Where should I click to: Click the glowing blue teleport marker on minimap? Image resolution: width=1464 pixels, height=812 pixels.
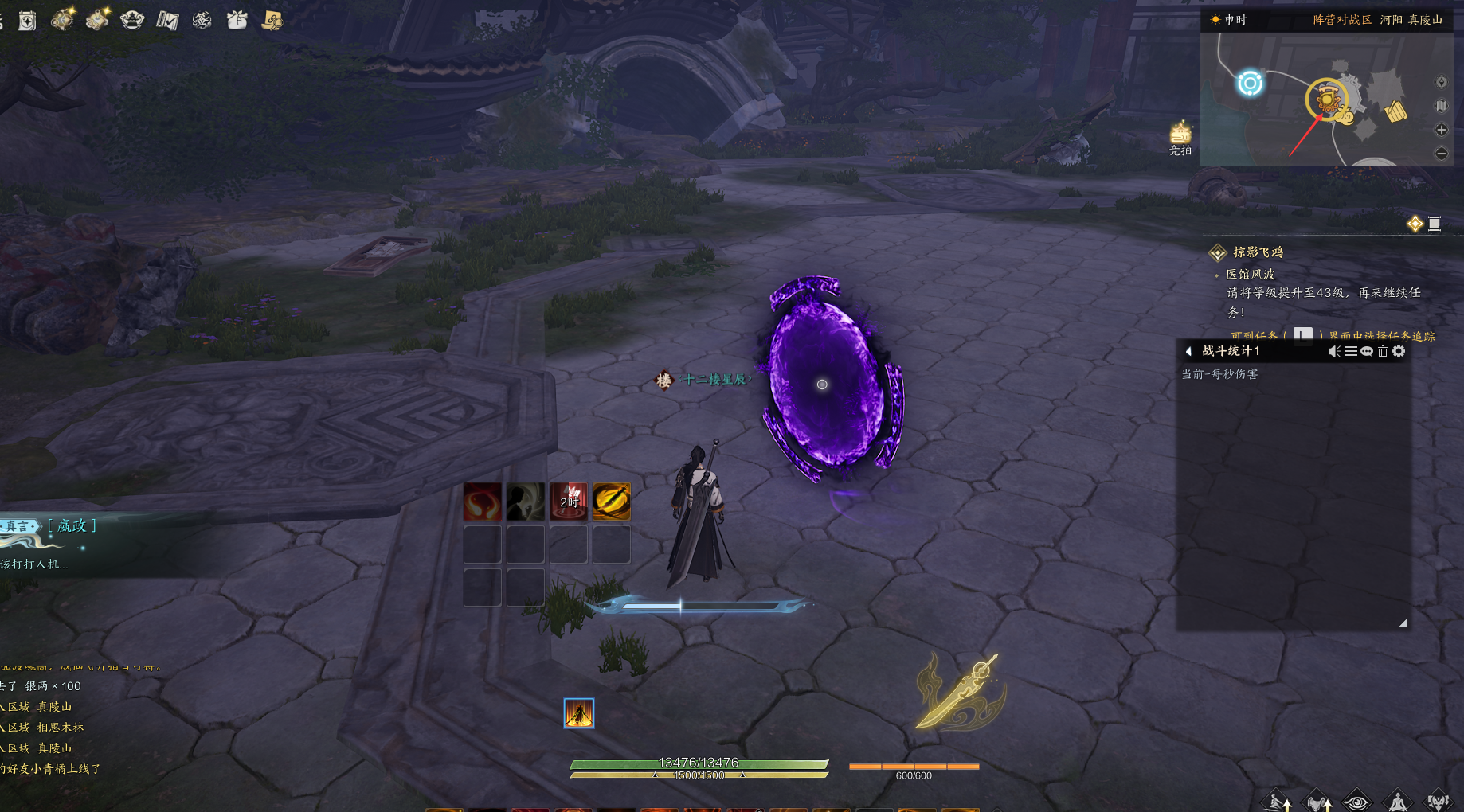(x=1250, y=83)
